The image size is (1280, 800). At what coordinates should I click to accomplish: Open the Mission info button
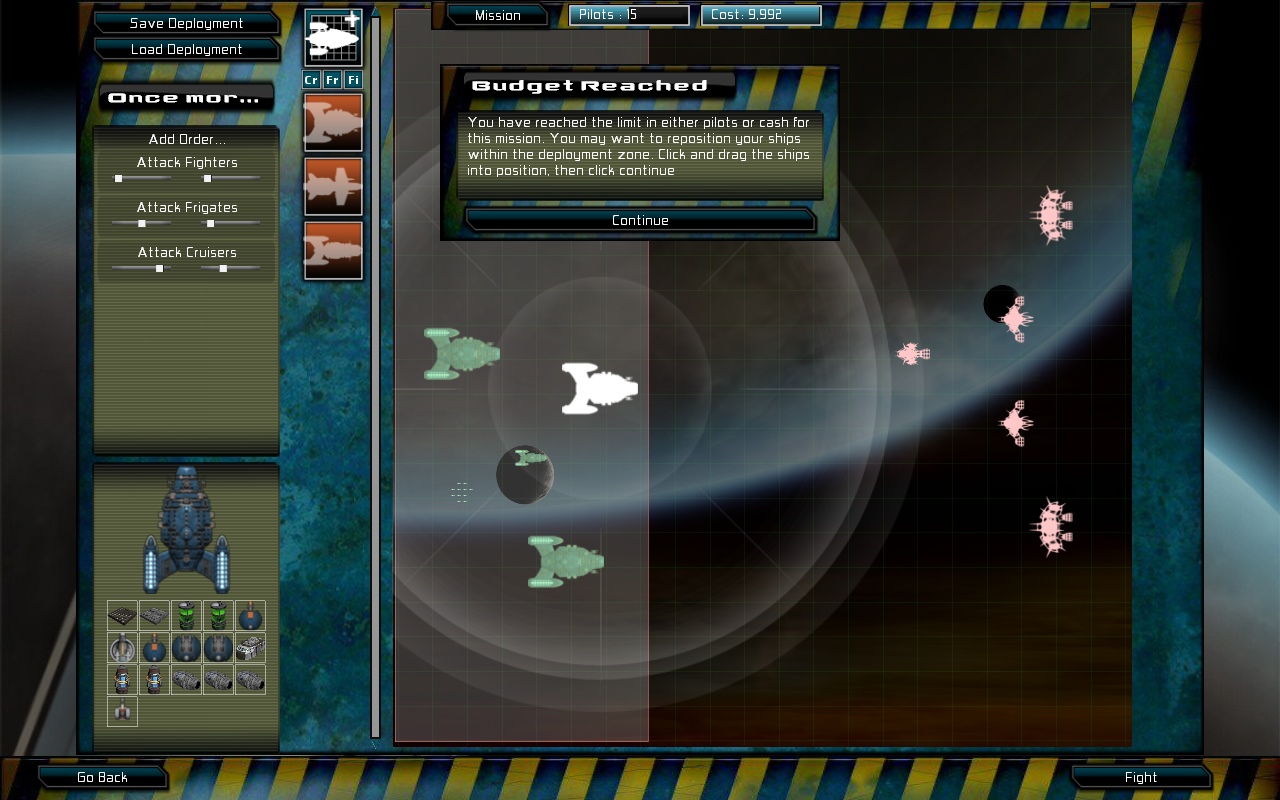(497, 15)
